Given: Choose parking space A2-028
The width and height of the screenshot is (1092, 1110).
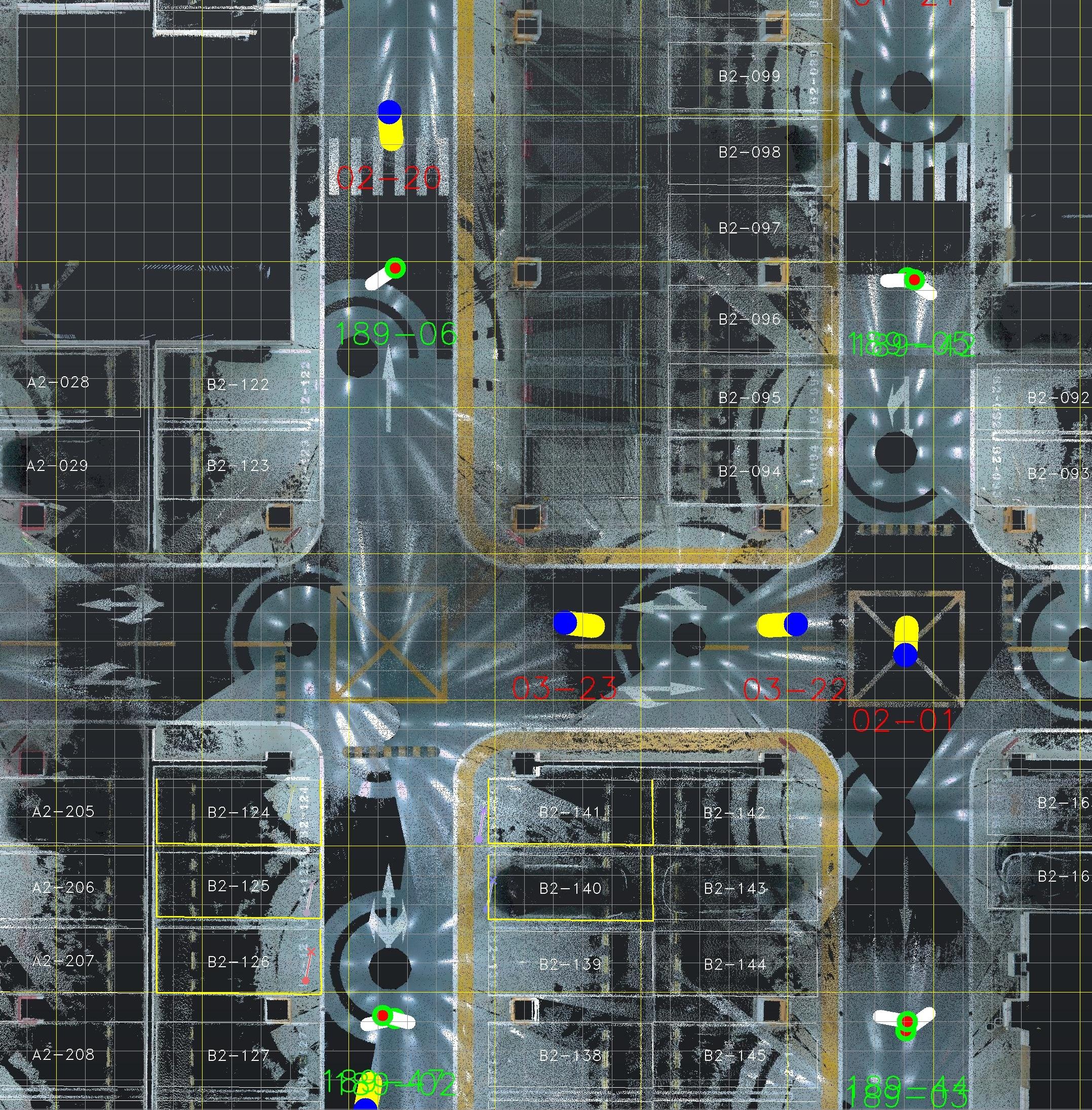Looking at the screenshot, I should click(59, 382).
